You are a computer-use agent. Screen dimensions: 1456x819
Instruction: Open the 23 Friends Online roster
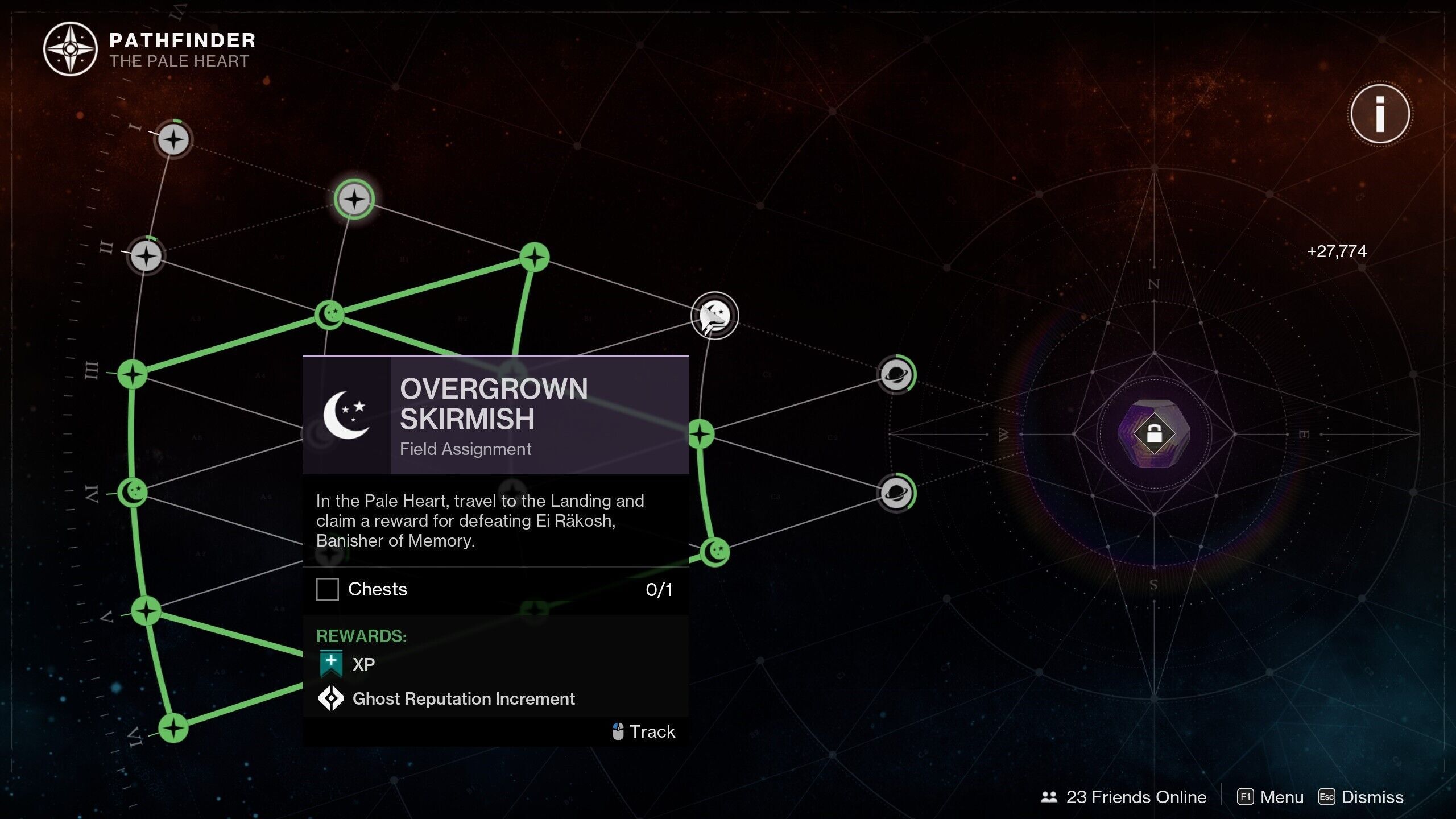pos(1124,797)
